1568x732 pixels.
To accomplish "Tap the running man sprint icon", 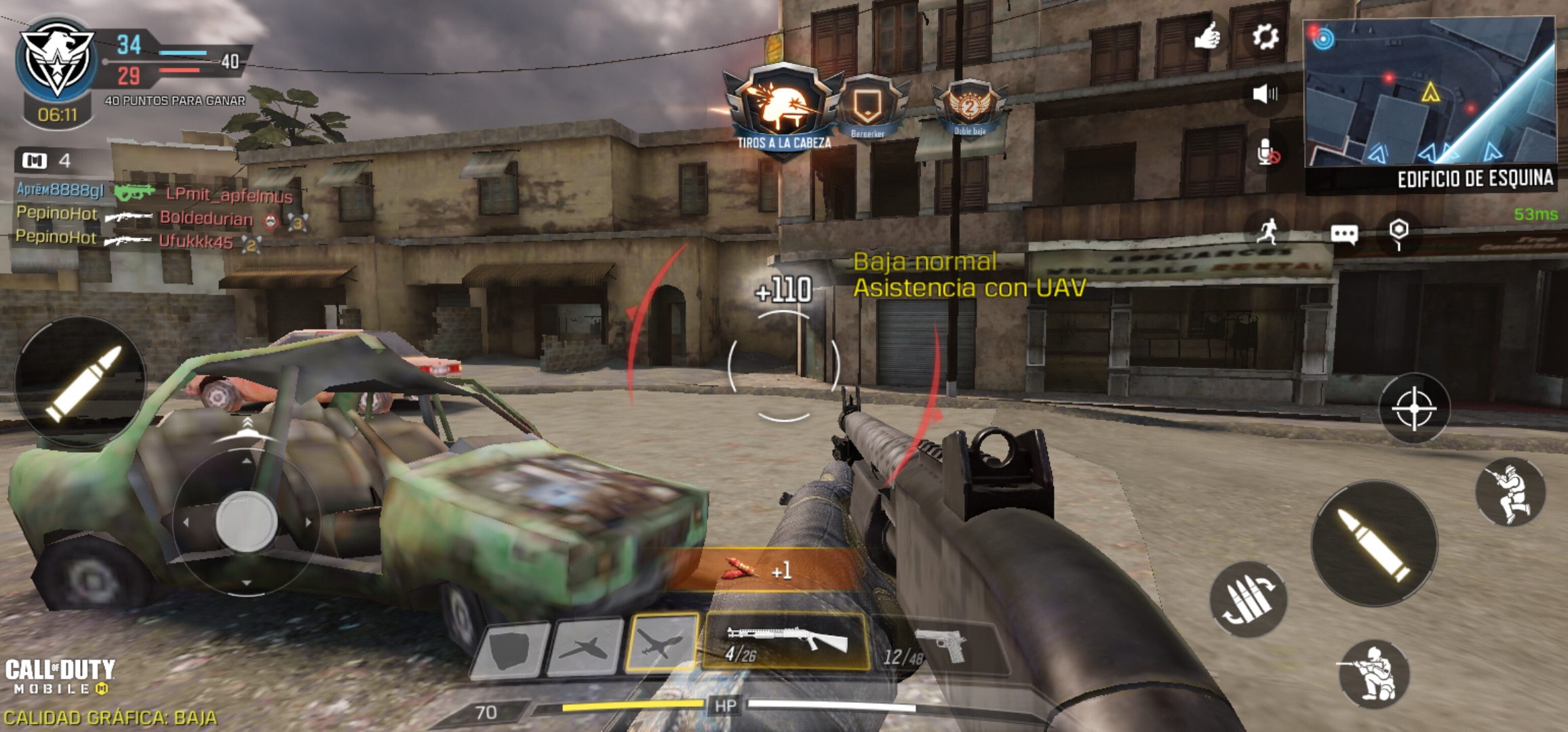I will tap(1267, 232).
